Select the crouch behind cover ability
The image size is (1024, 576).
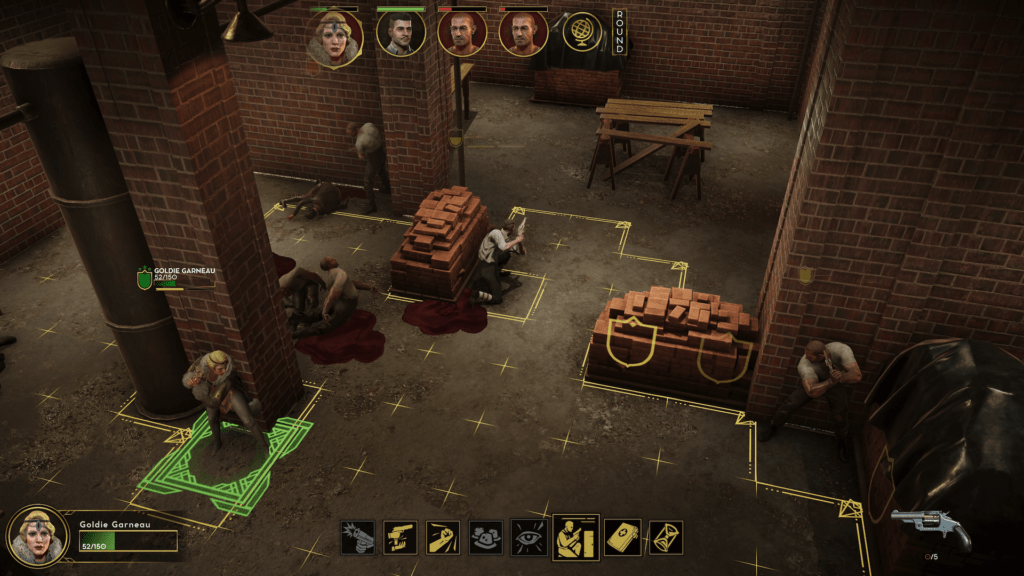point(576,537)
